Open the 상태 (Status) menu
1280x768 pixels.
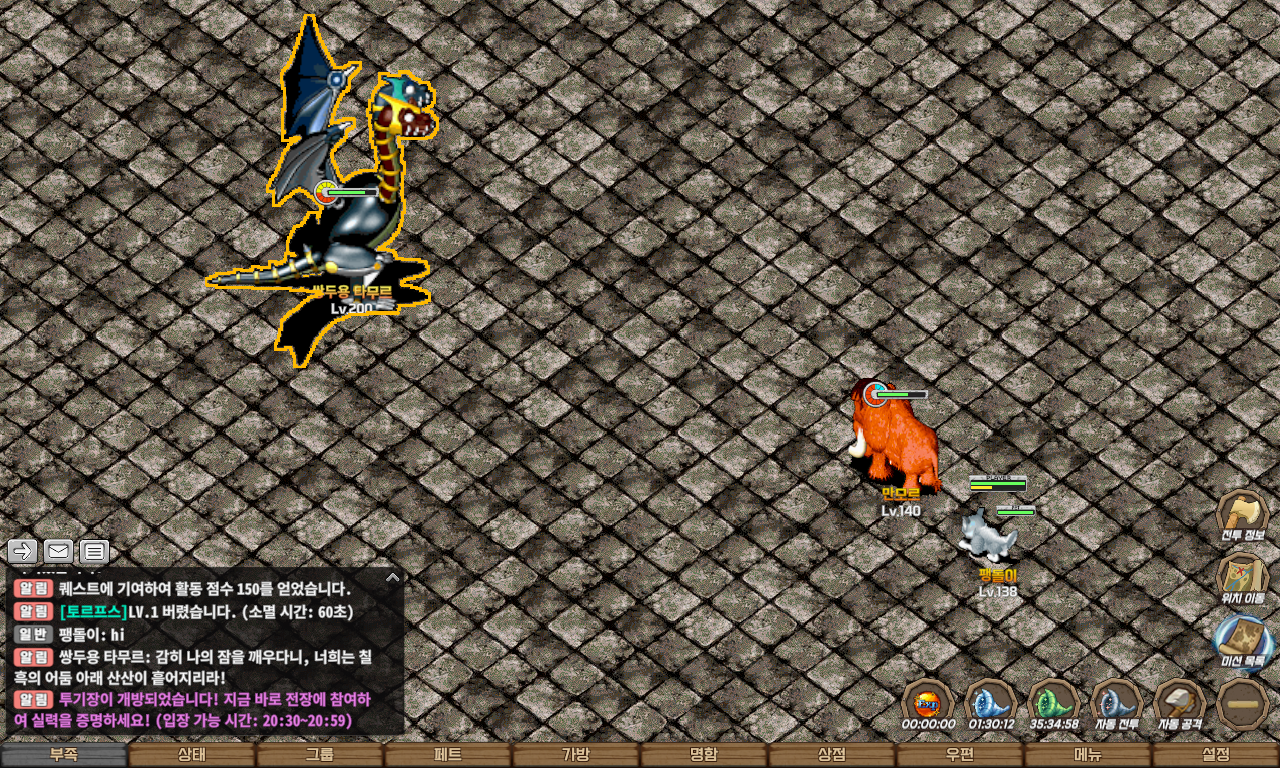click(x=192, y=755)
